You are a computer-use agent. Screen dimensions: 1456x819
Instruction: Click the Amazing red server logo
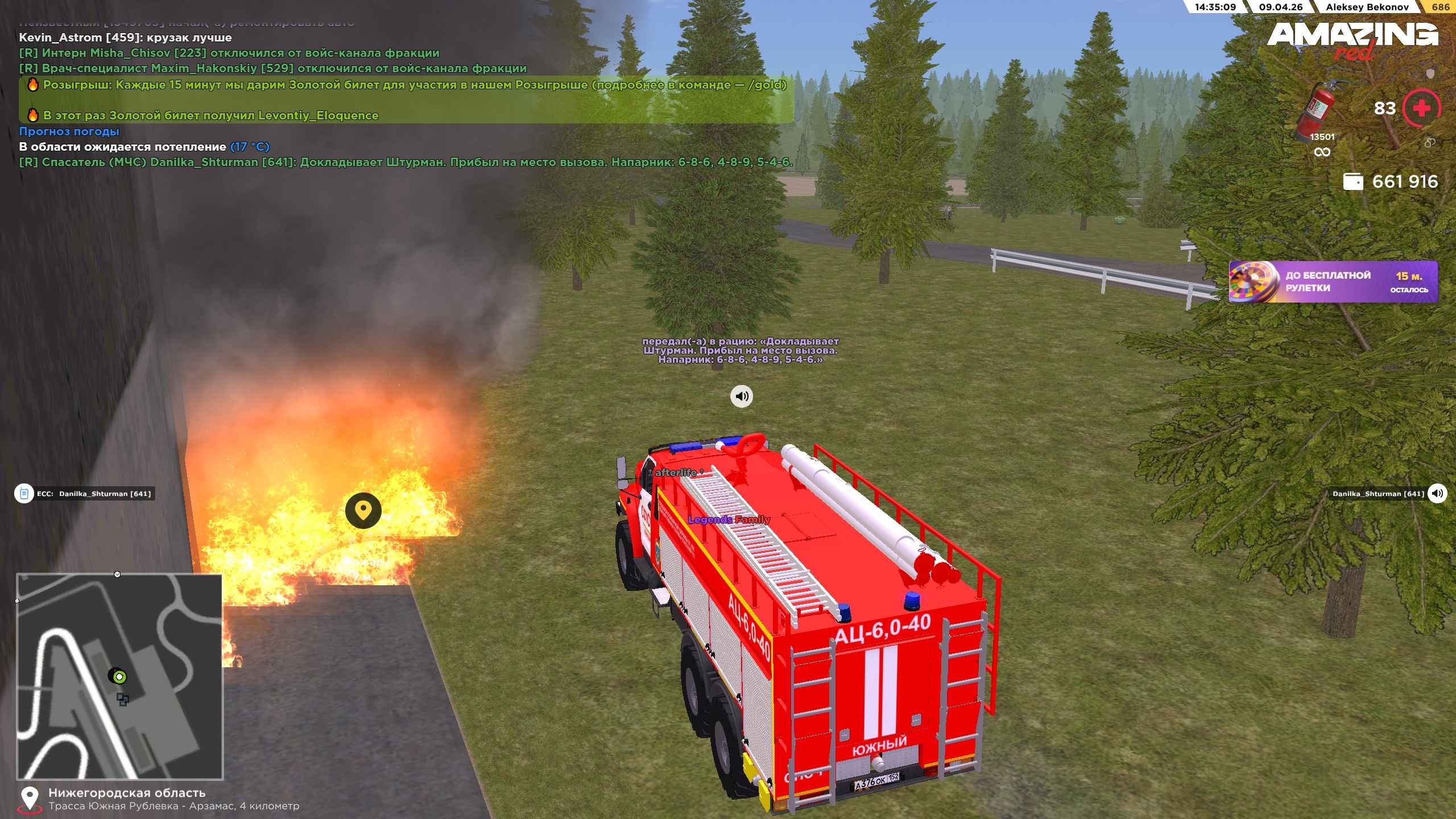click(x=1351, y=40)
